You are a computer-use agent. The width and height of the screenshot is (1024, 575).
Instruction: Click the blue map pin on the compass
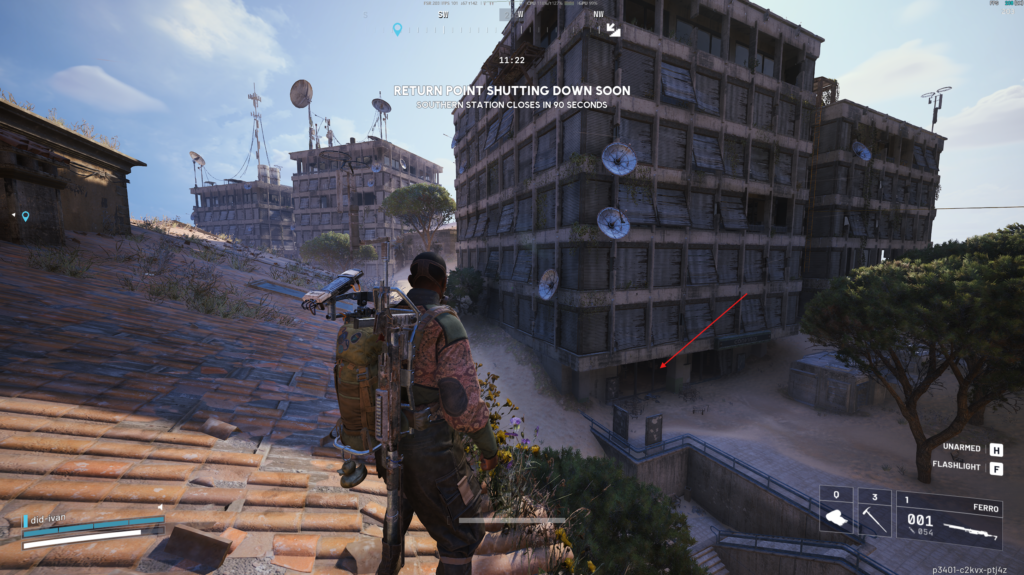(x=397, y=29)
